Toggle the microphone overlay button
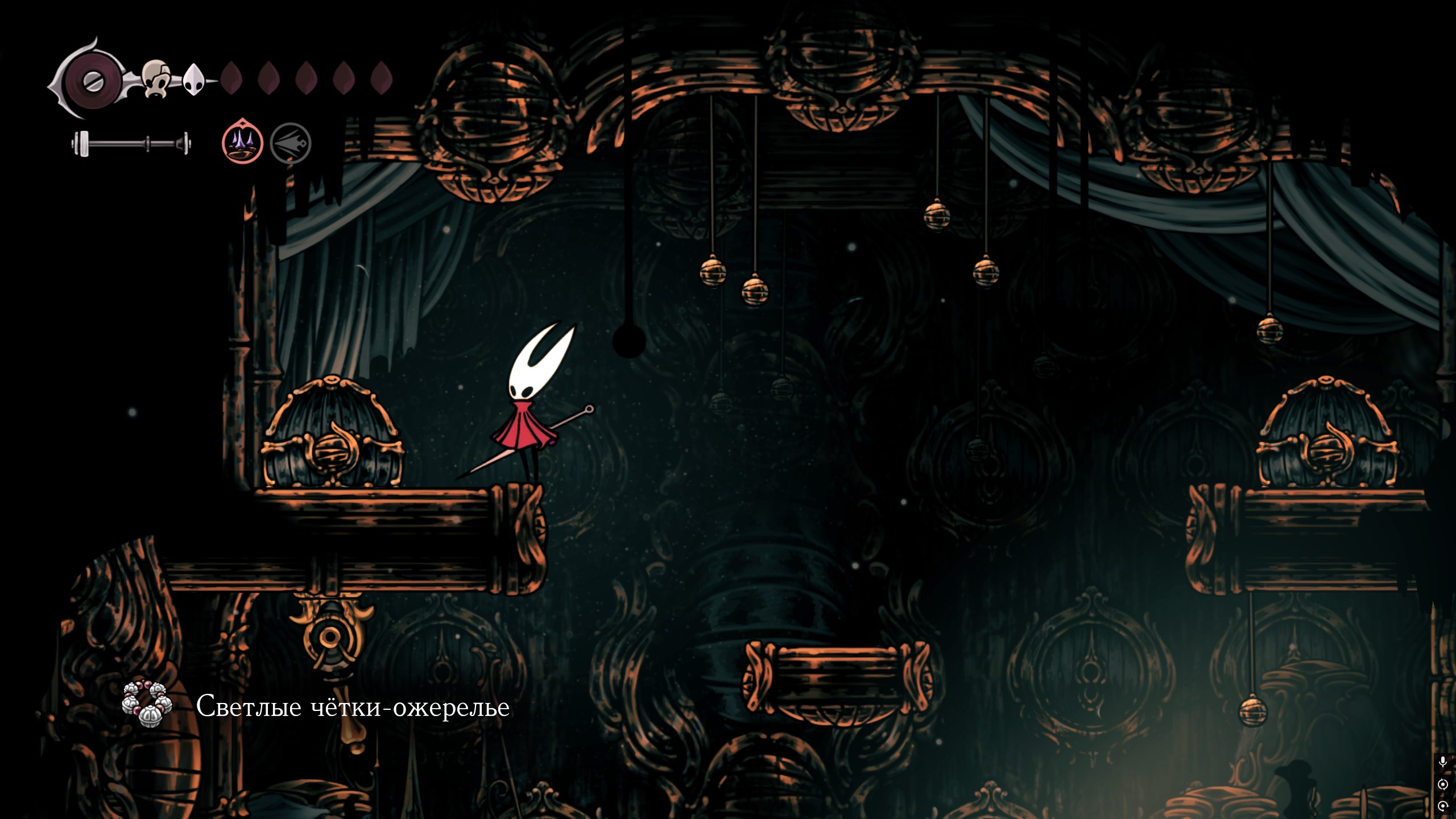The width and height of the screenshot is (1456, 819). coord(1443,762)
